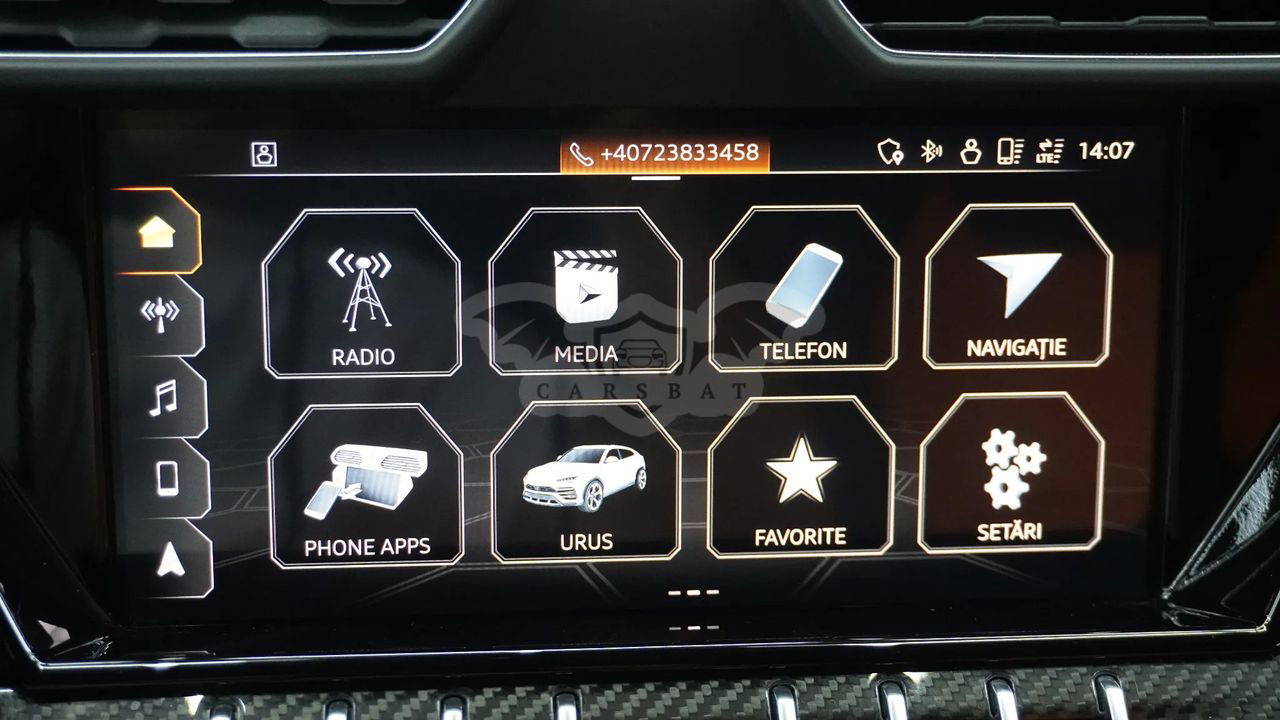Show the Favorite star tile
The width and height of the screenshot is (1280, 720).
click(800, 477)
